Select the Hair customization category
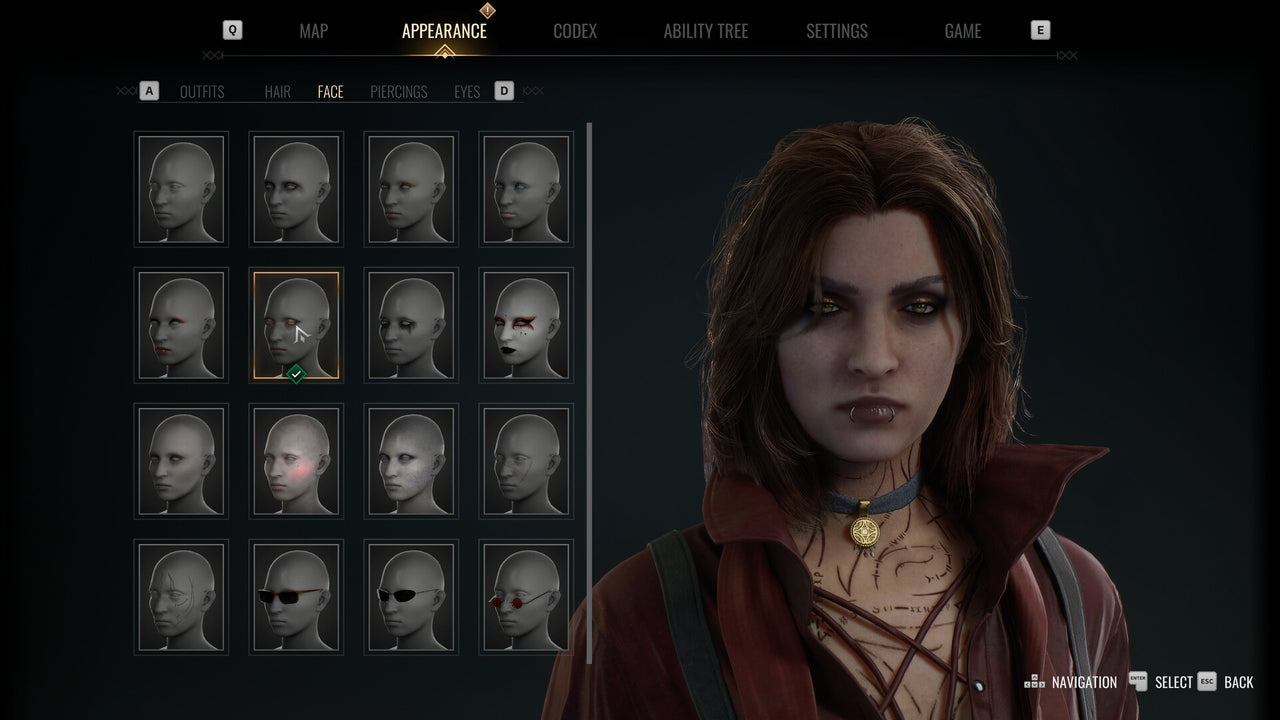Viewport: 1280px width, 720px height. point(277,91)
